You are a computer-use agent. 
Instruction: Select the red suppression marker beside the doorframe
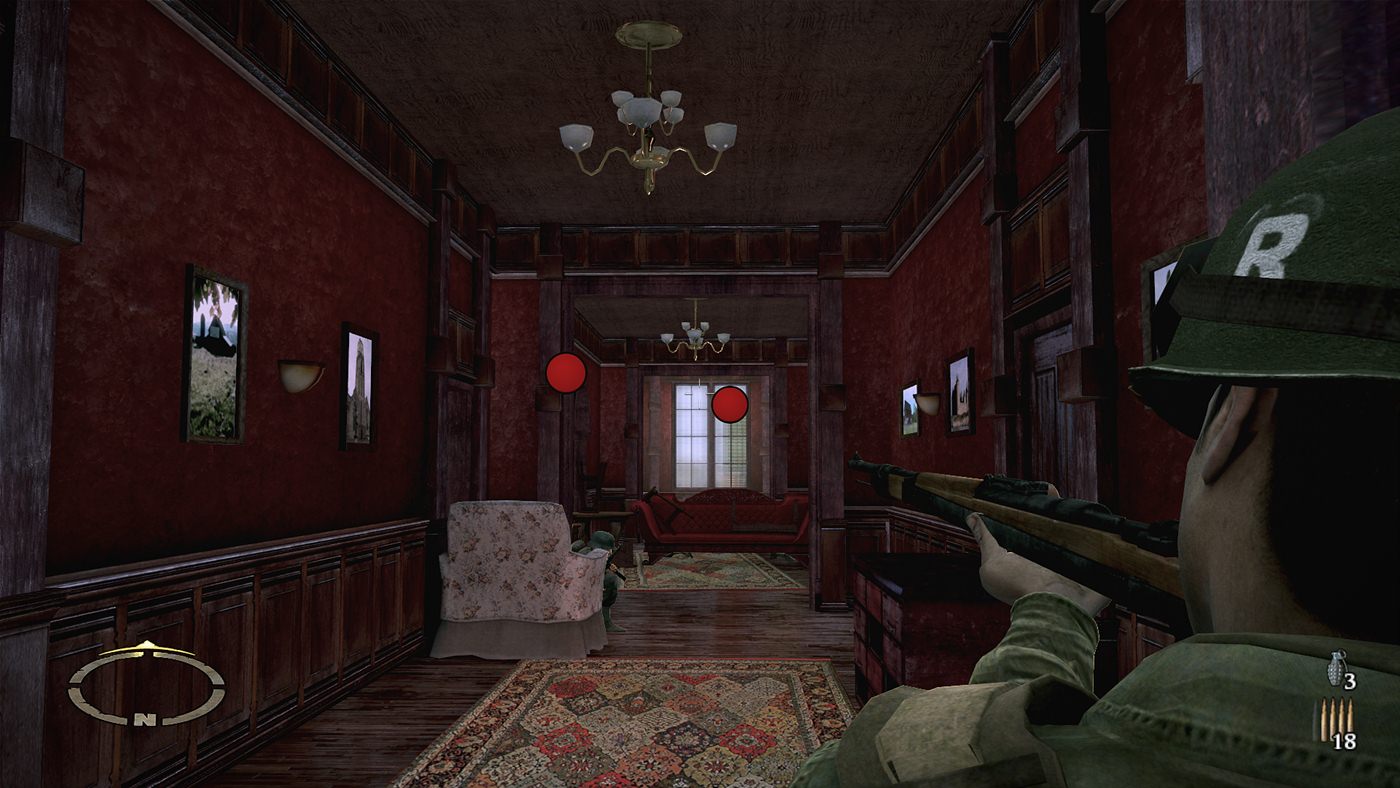point(566,373)
